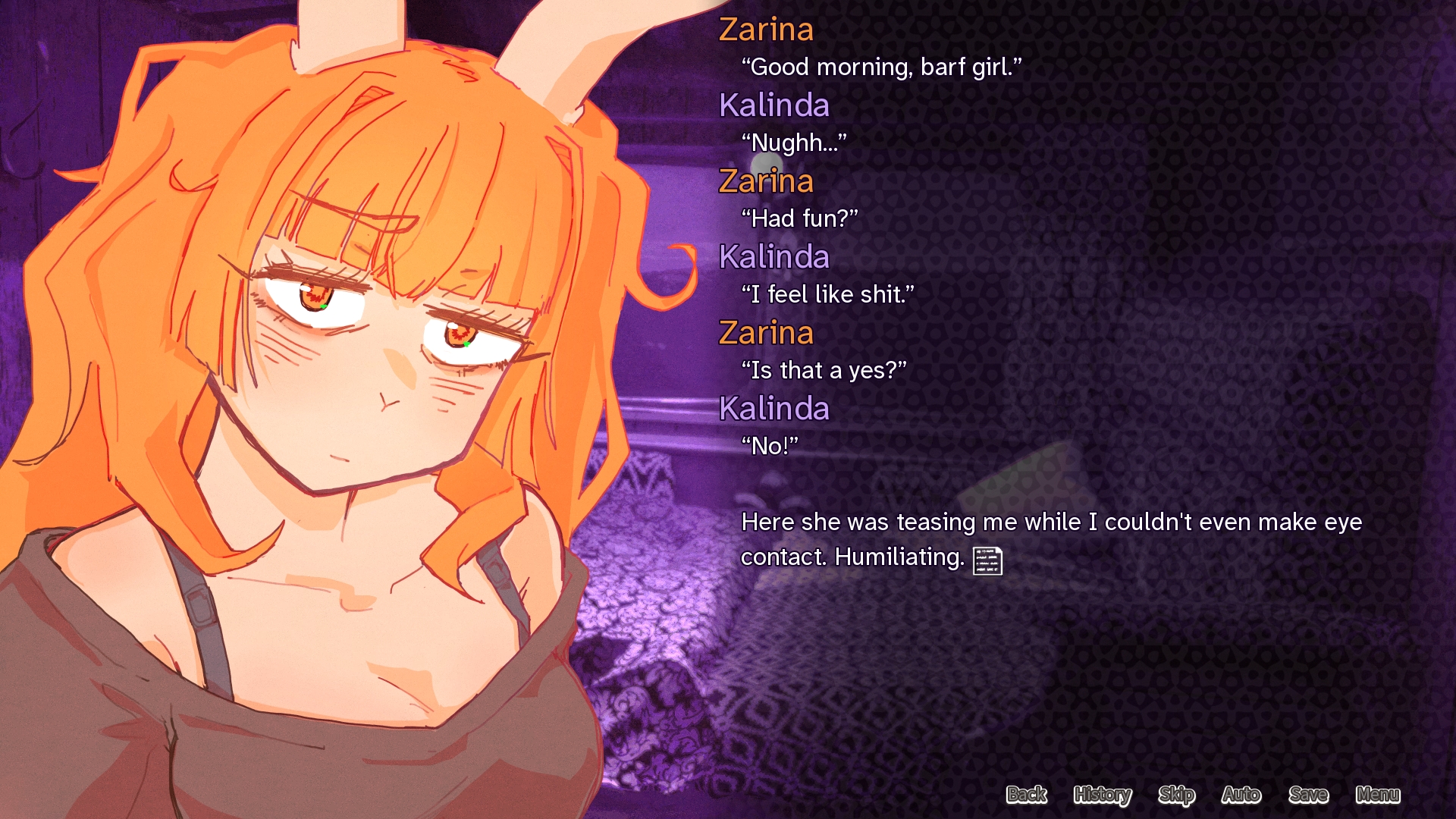
Task: Enable Auto-advance mode
Action: pos(1241,795)
